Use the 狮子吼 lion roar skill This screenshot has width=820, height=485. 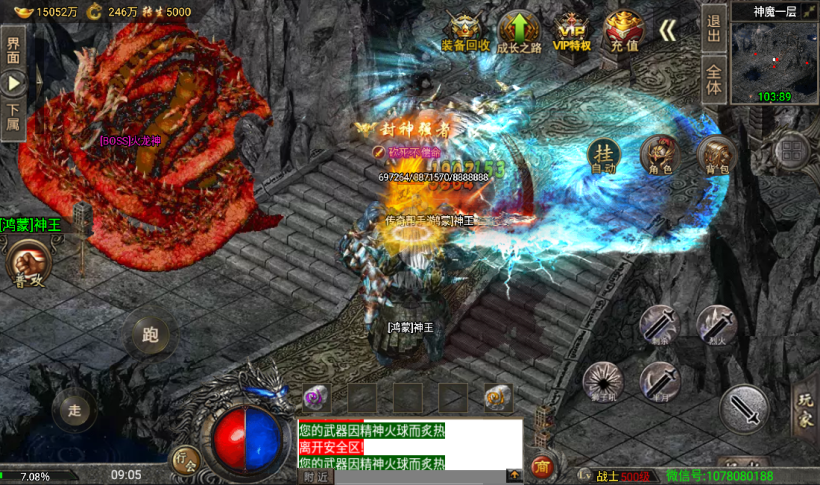603,380
